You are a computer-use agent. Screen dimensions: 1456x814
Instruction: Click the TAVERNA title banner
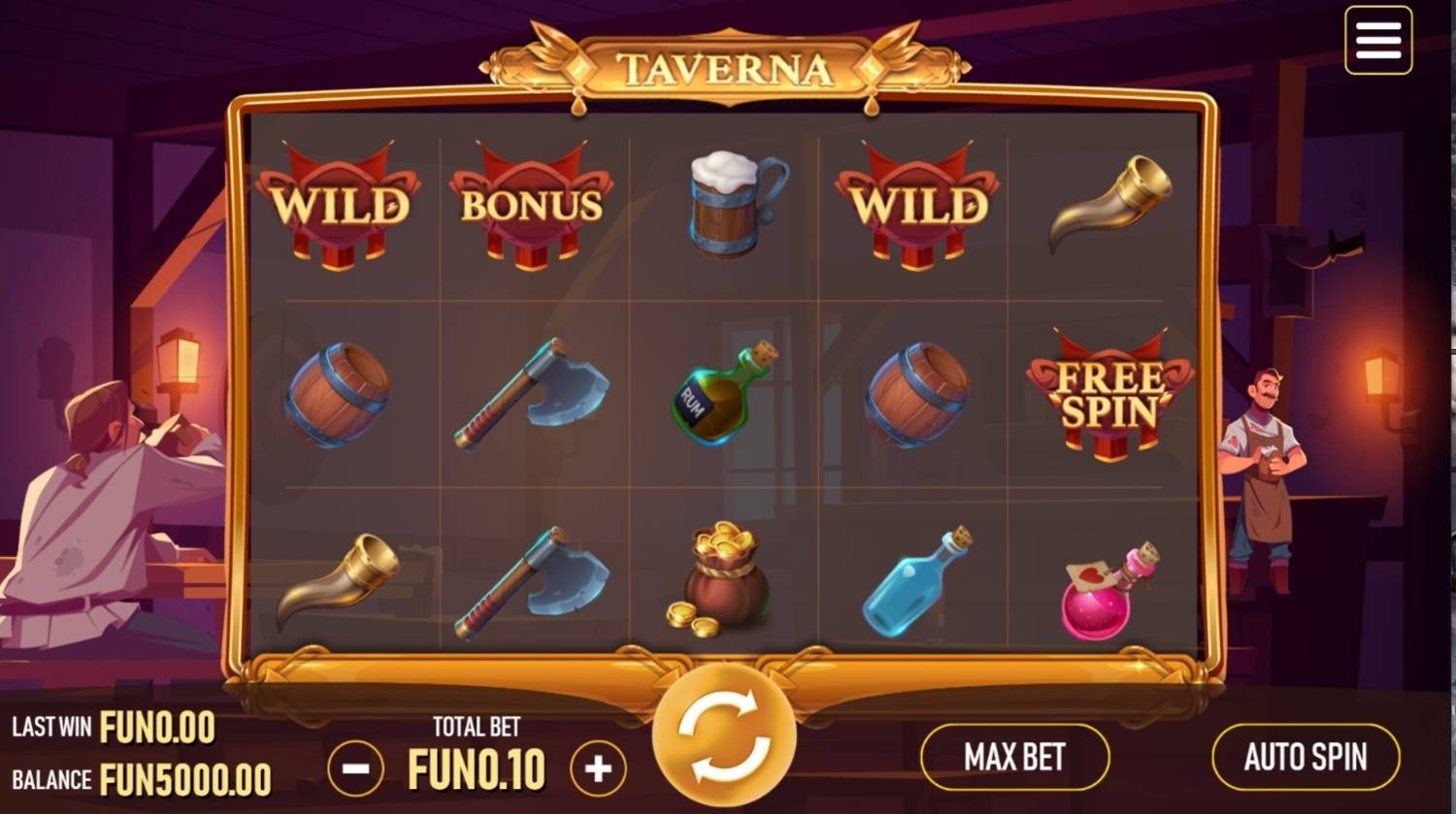pyautogui.click(x=726, y=66)
